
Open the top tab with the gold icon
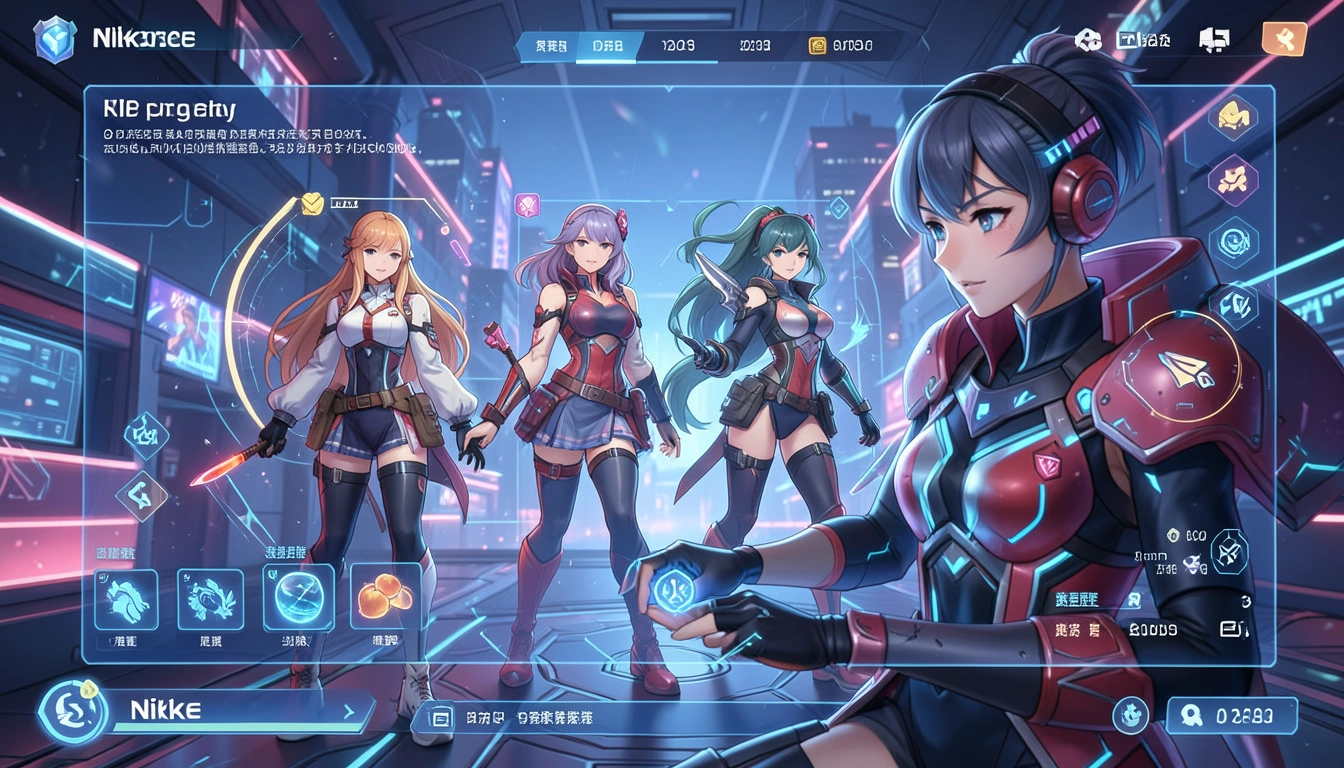pos(841,46)
